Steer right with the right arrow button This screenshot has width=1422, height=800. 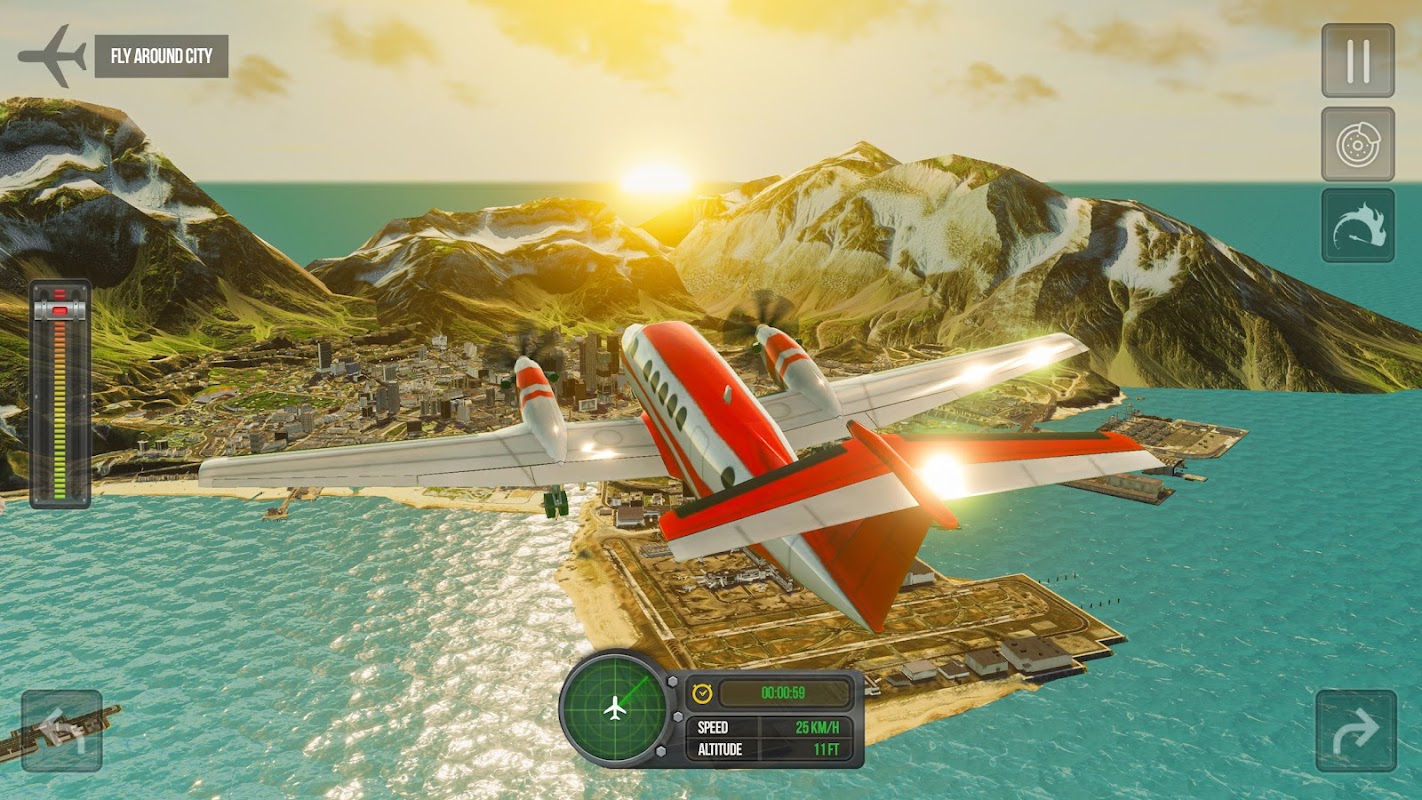[1355, 731]
